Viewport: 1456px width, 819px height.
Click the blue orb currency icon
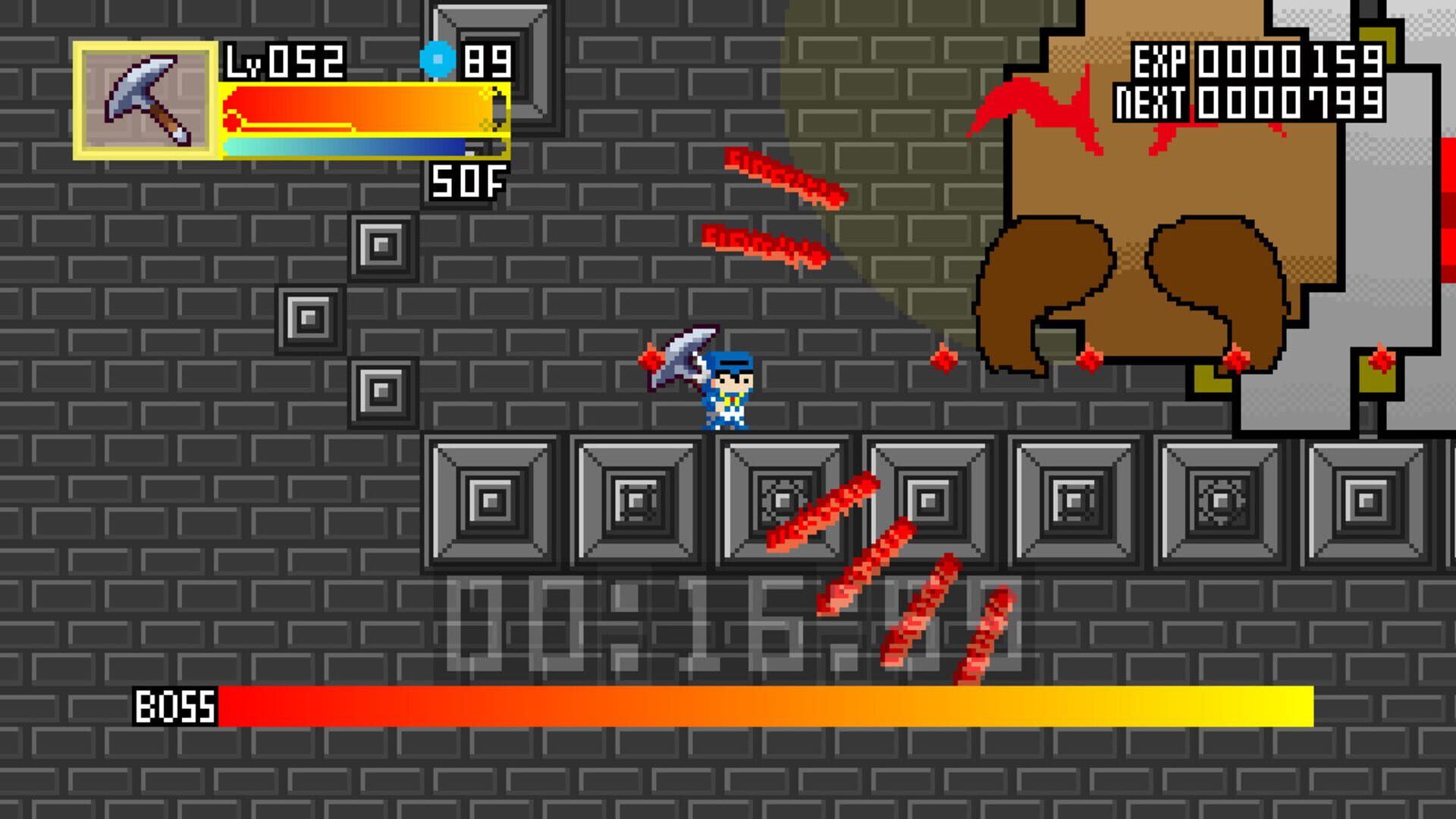(x=432, y=57)
